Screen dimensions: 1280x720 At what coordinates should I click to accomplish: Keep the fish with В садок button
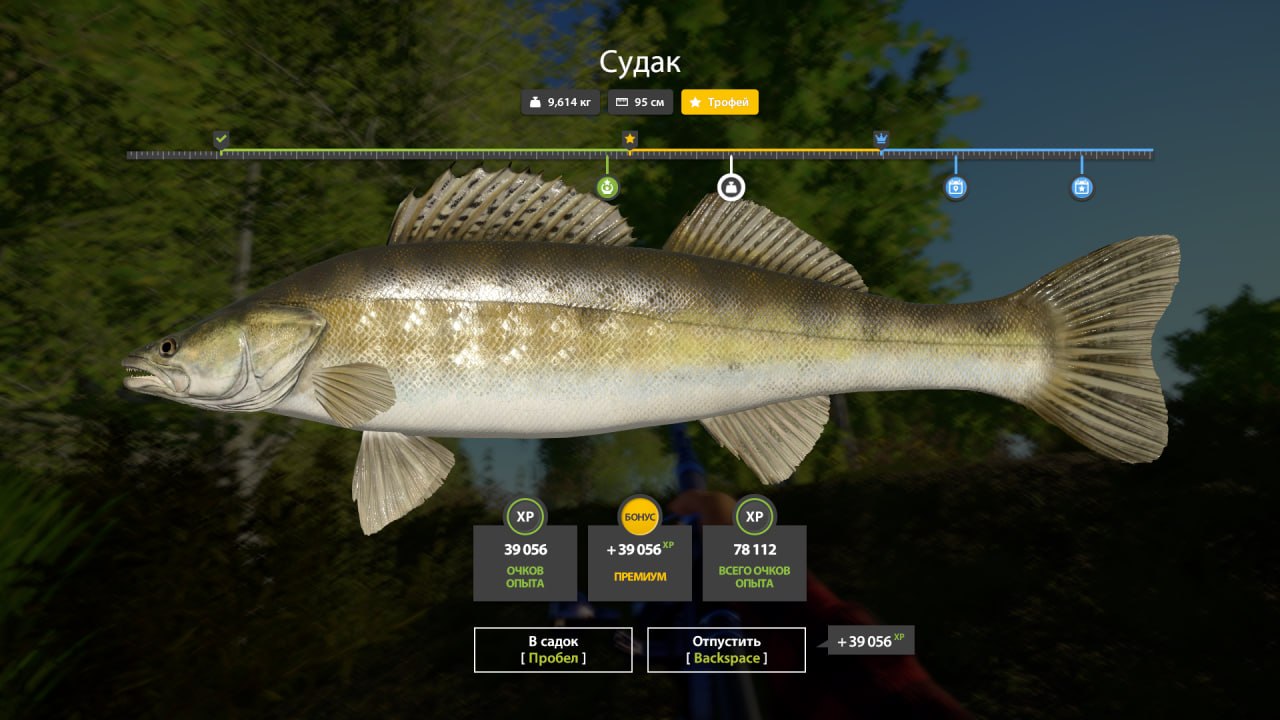coord(553,649)
